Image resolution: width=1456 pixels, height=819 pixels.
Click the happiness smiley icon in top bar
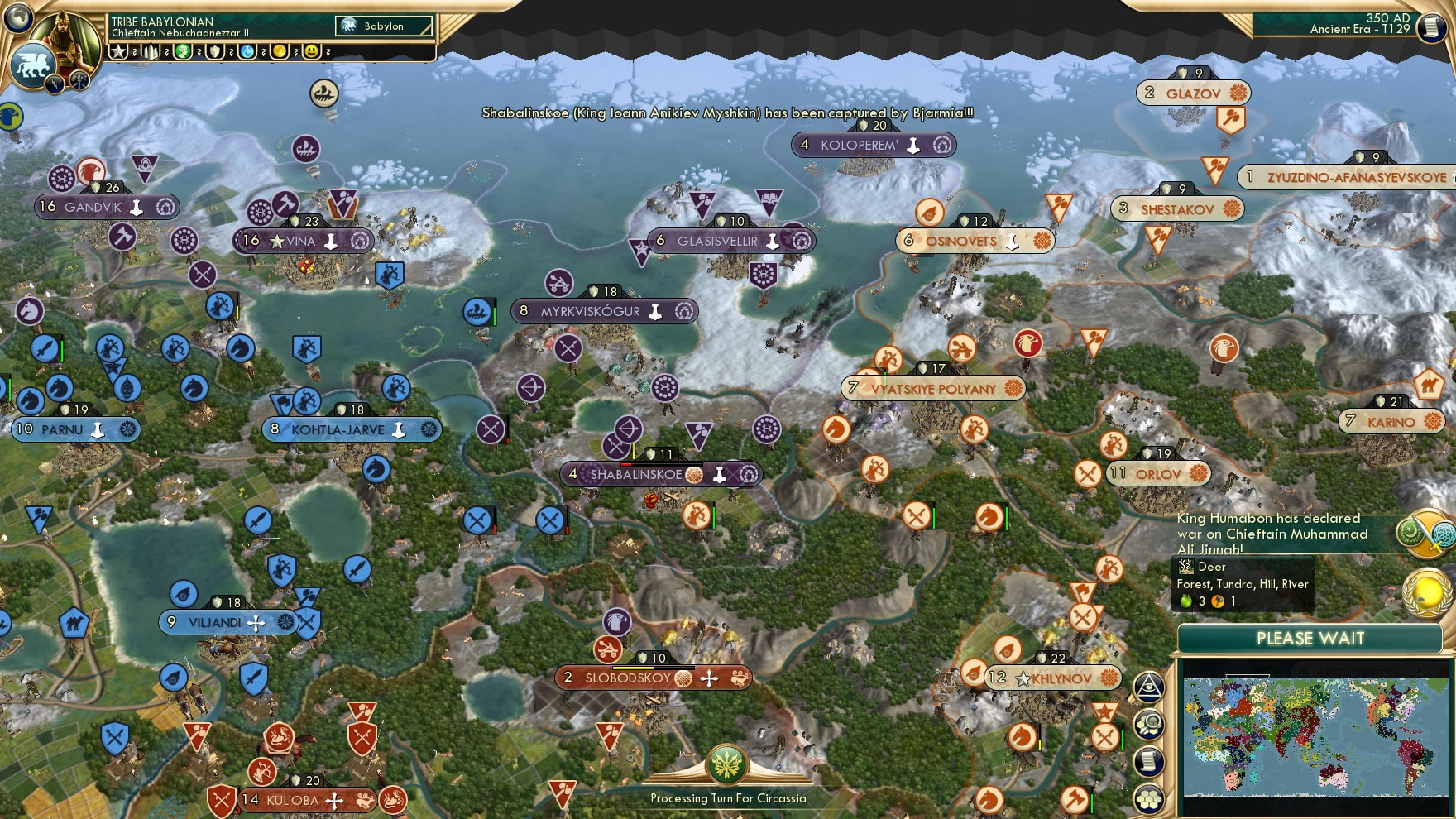[311, 51]
